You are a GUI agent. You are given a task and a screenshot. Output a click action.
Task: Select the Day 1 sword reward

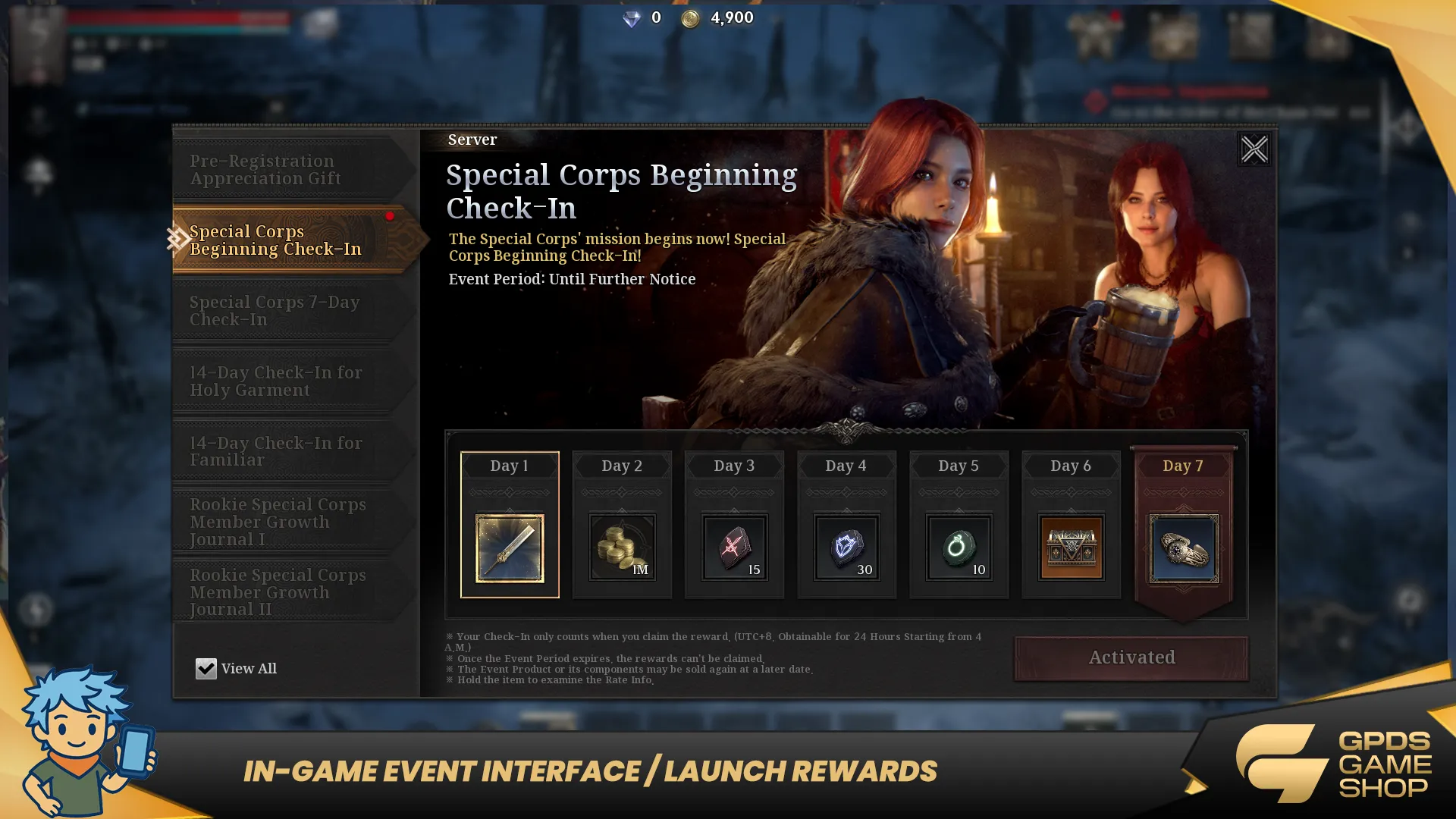[510, 548]
